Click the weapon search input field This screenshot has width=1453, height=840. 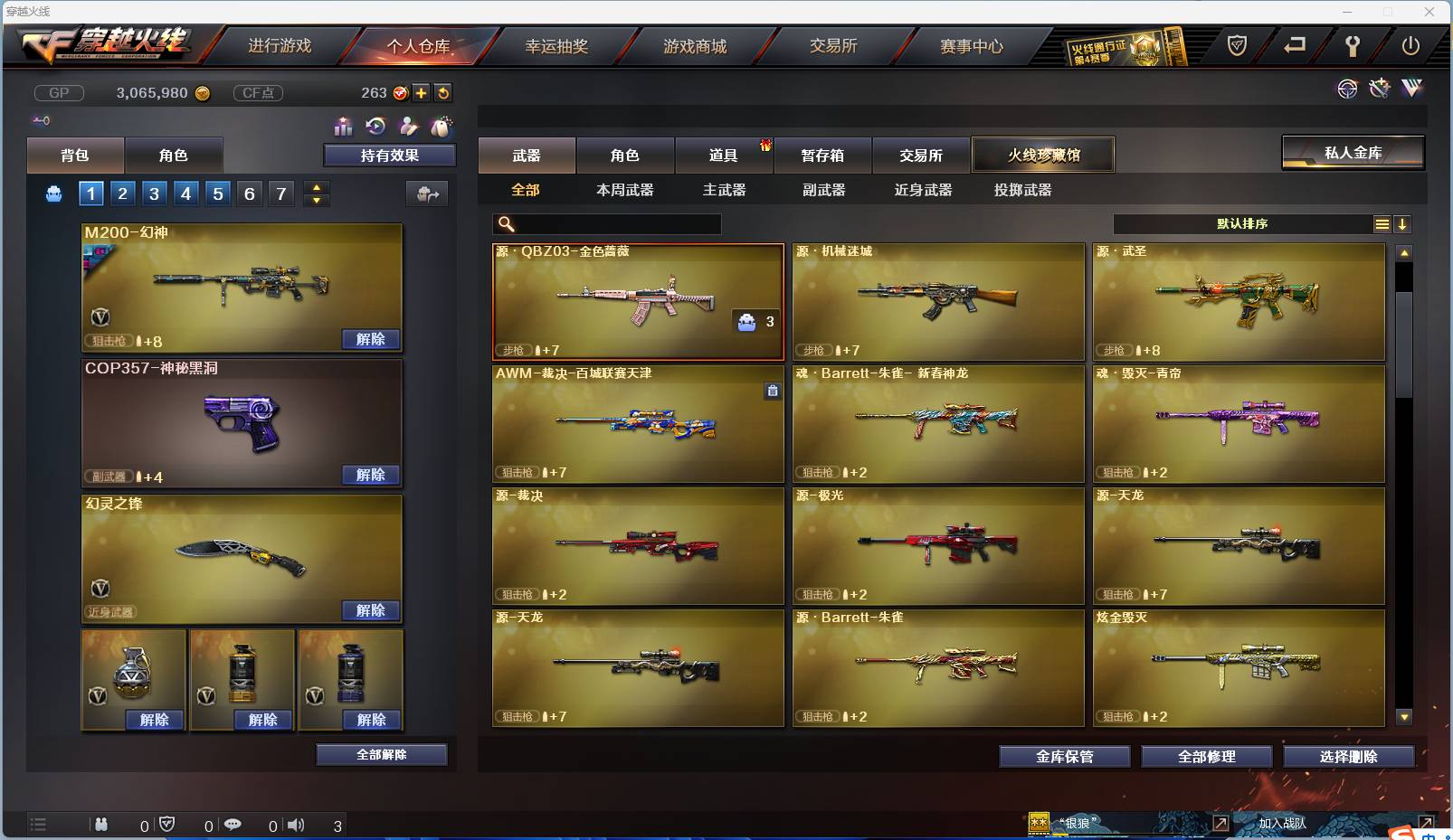pos(606,223)
